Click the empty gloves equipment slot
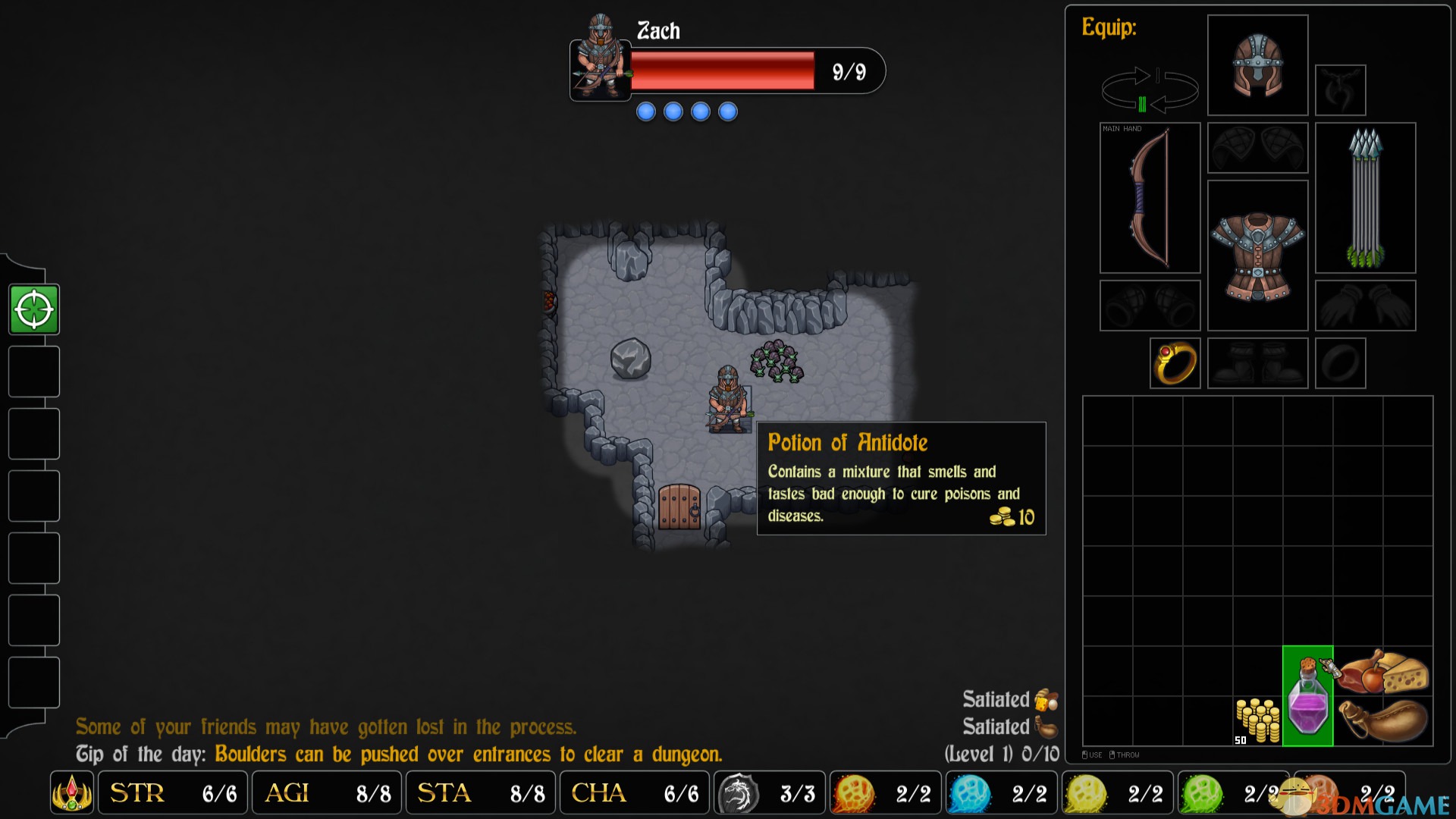The image size is (1456, 819). (1365, 306)
